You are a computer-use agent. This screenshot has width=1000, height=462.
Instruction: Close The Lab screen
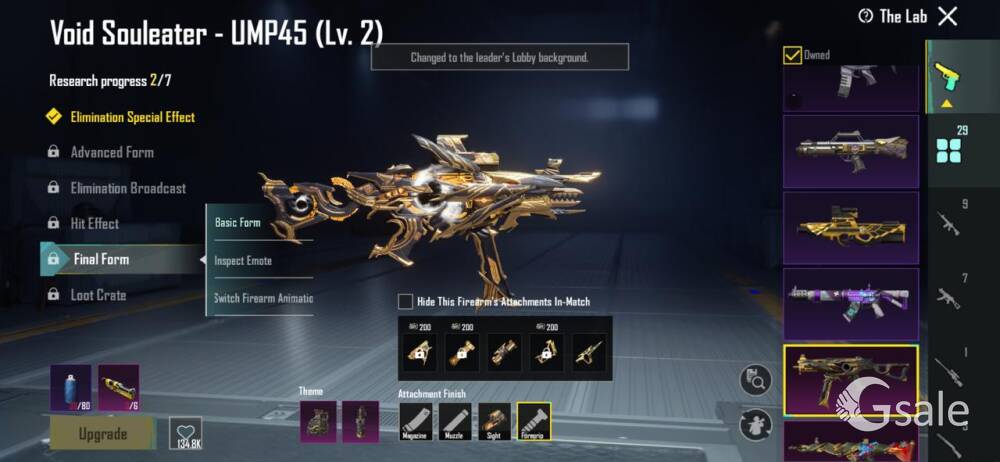click(948, 16)
